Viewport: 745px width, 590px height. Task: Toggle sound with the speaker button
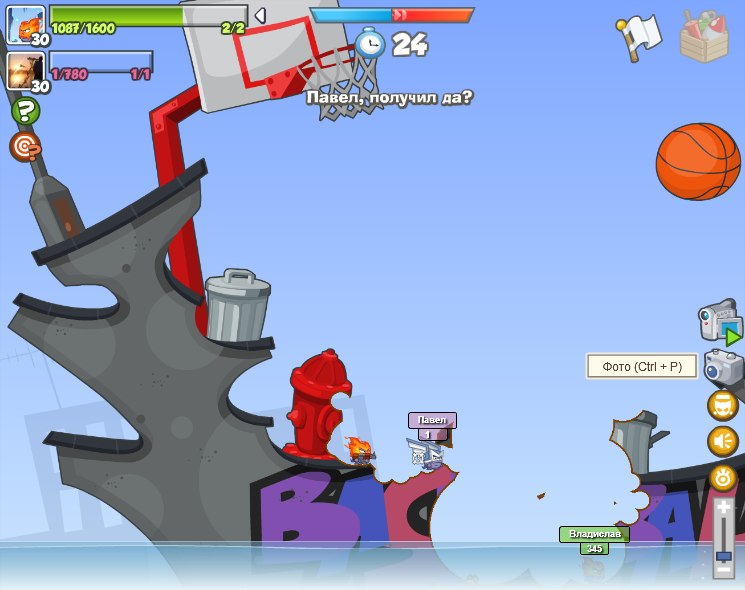723,441
